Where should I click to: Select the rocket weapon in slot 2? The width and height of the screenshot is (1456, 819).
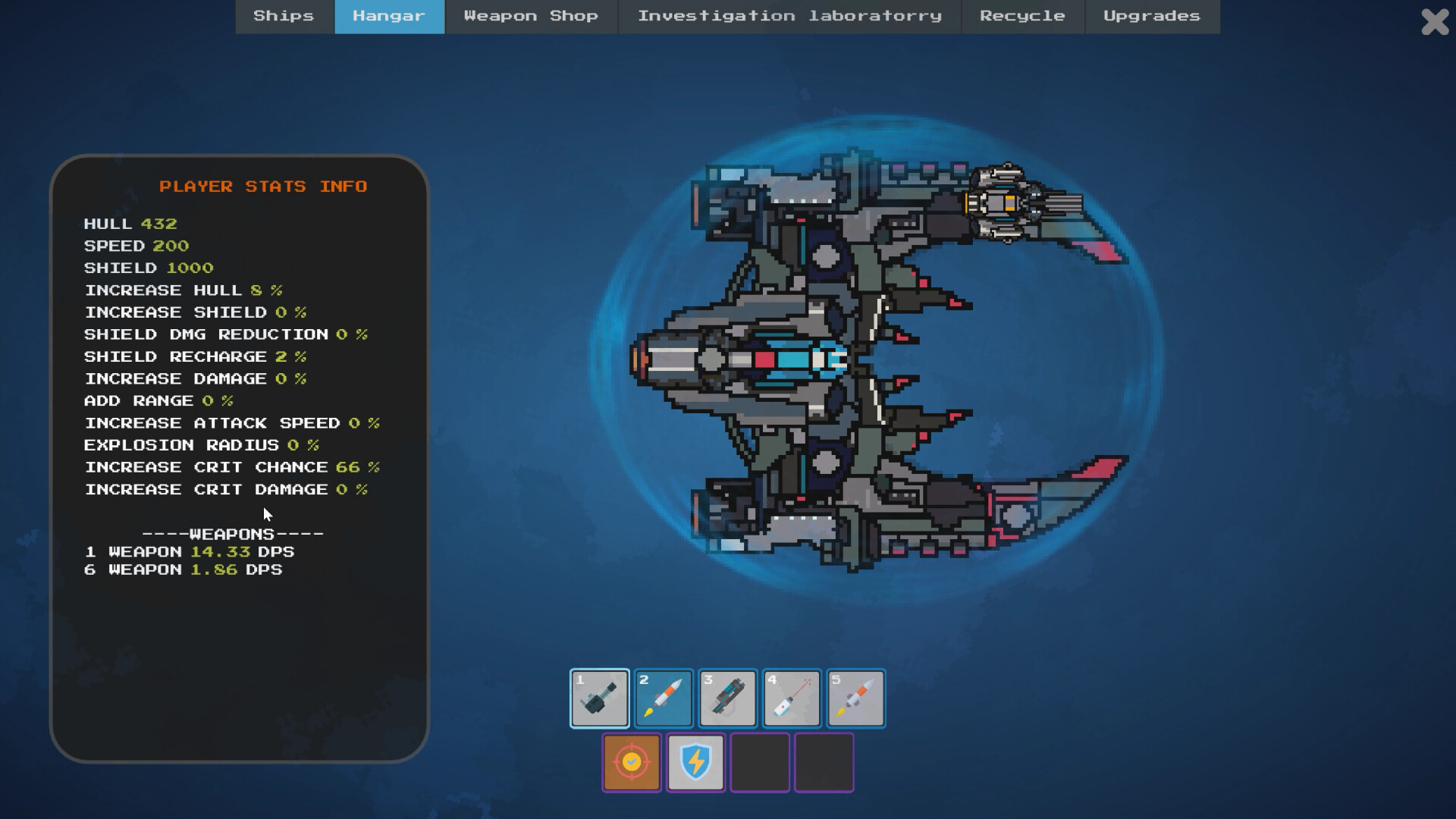point(663,698)
